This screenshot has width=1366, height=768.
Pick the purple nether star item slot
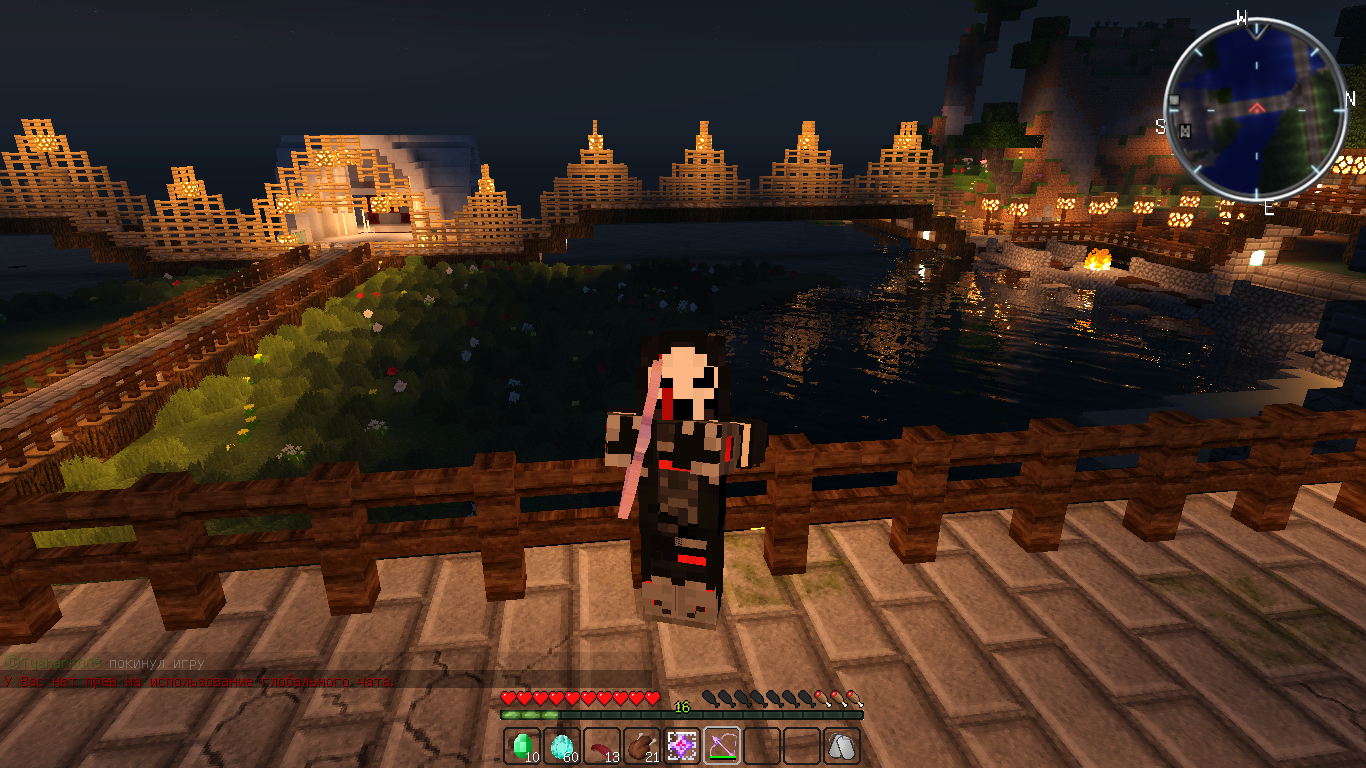tap(682, 746)
